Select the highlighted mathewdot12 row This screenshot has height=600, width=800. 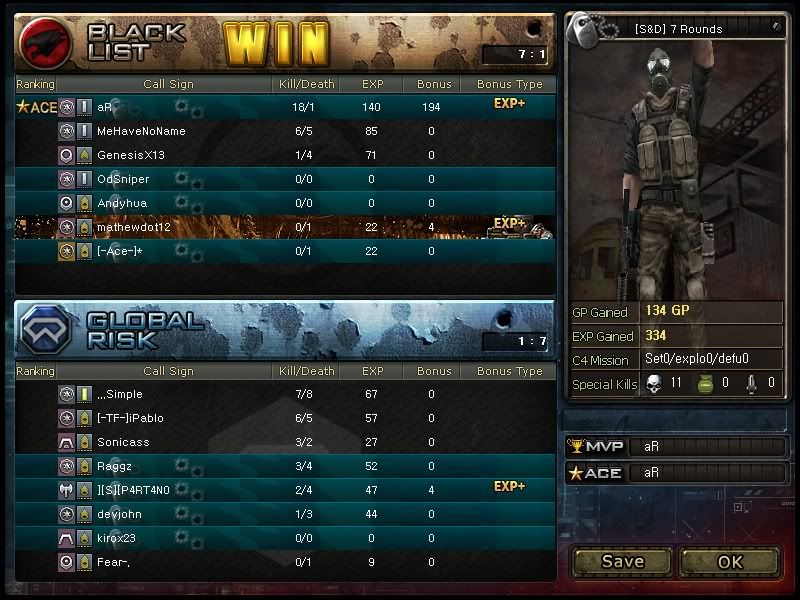[x=134, y=227]
